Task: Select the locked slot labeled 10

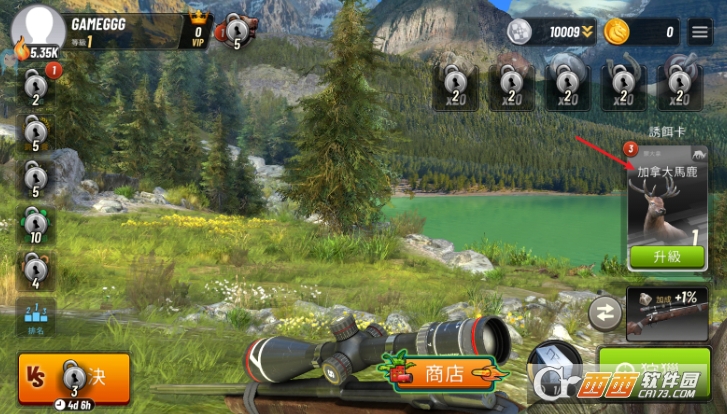Action: tap(36, 226)
